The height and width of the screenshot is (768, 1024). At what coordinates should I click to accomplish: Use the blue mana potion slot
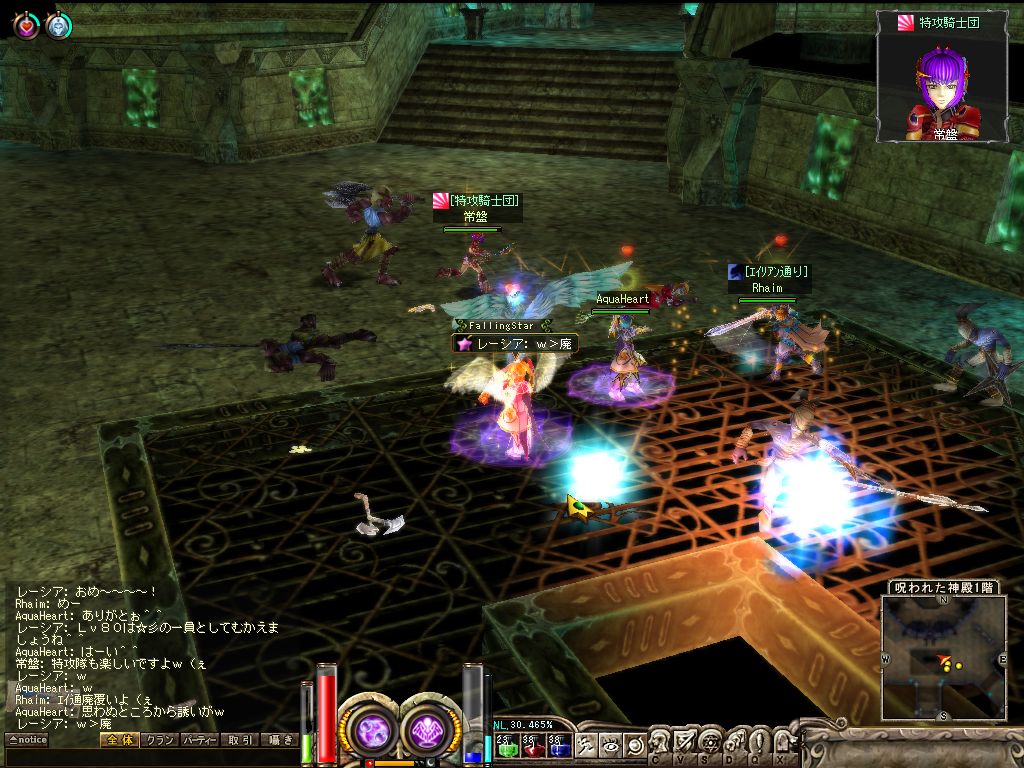pos(557,744)
